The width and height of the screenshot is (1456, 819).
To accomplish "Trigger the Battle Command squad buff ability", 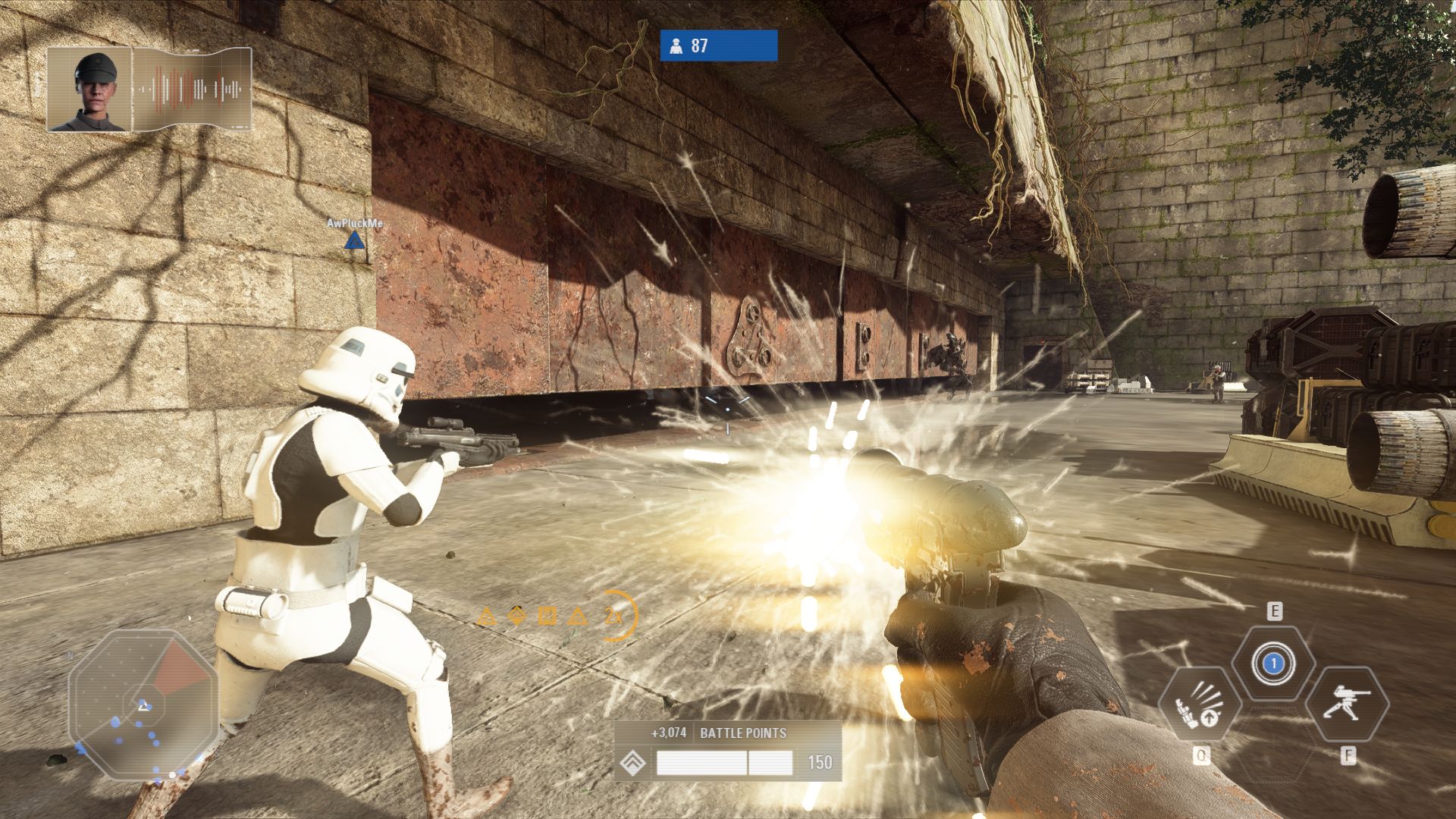I will (x=1200, y=705).
